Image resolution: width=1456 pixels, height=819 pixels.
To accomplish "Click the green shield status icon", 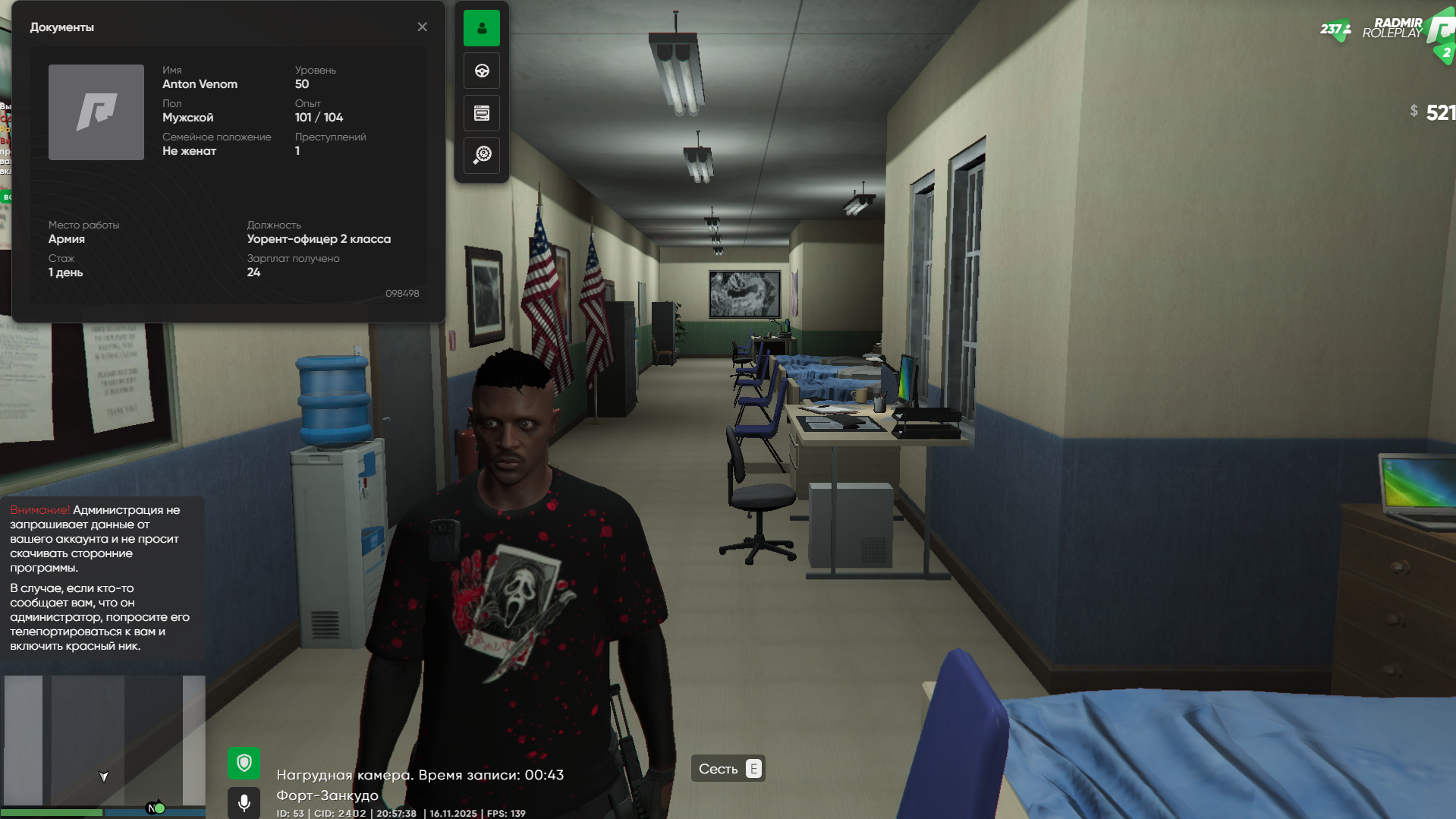I will (244, 763).
